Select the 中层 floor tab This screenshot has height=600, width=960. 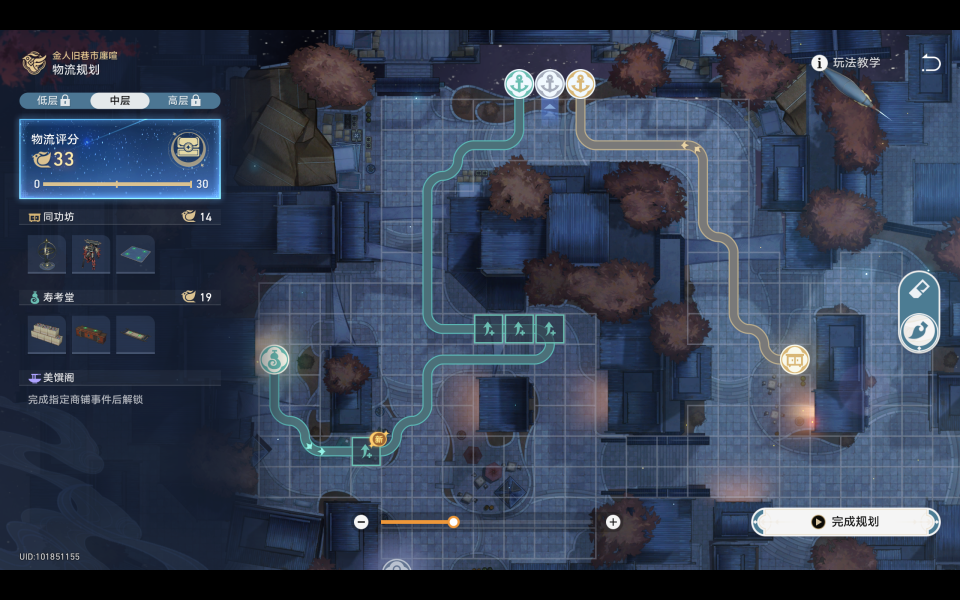120,101
